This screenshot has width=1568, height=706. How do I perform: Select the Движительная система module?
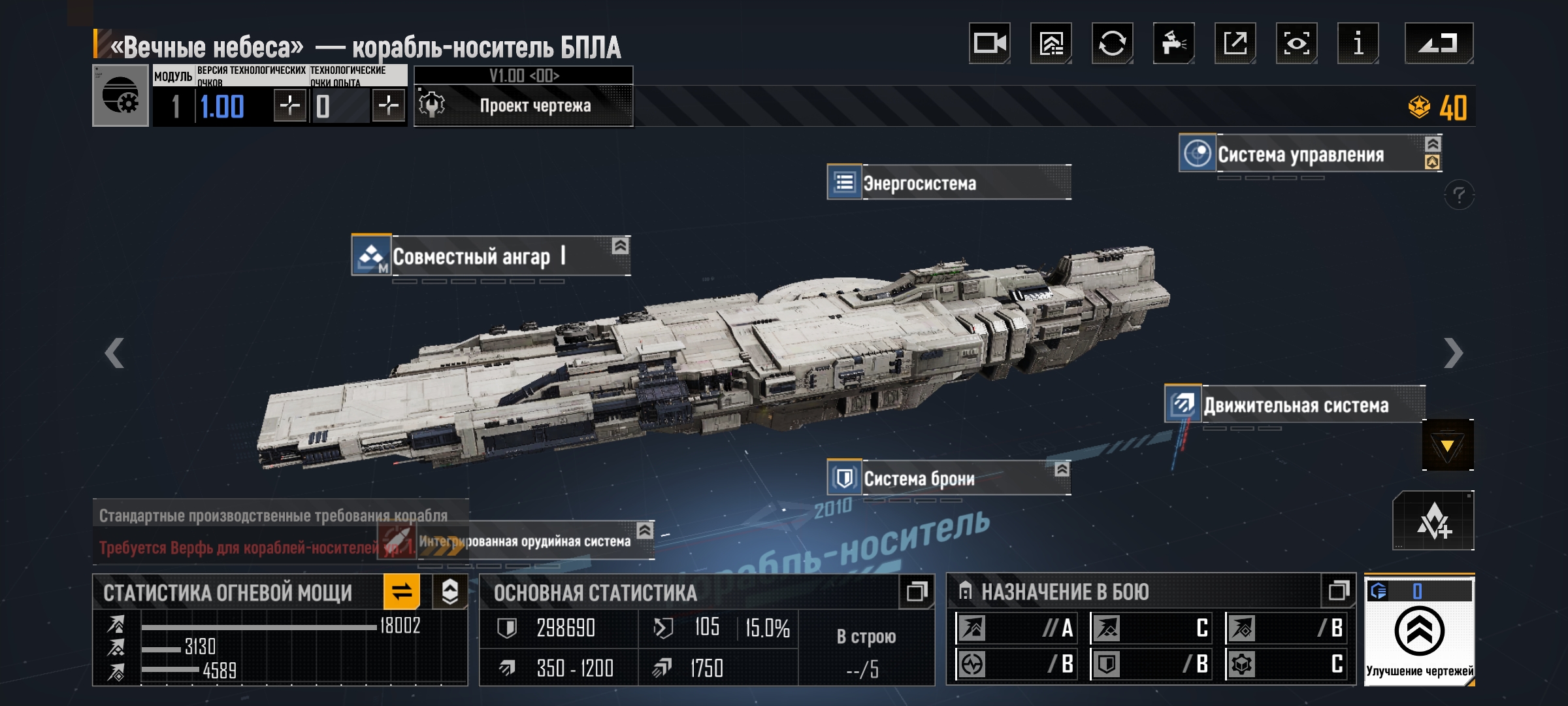(x=1295, y=405)
